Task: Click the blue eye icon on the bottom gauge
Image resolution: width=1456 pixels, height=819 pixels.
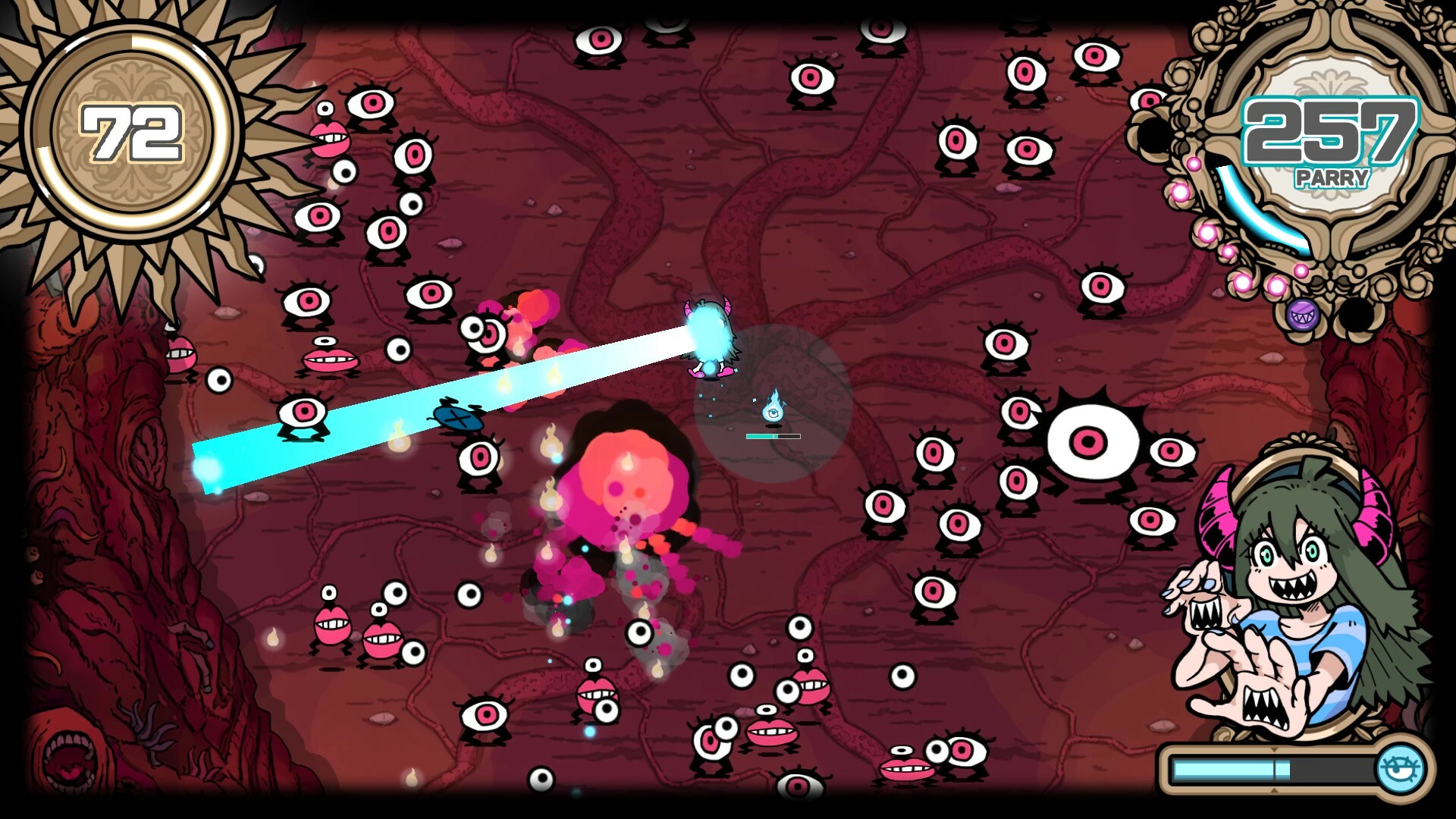Action: (1400, 767)
